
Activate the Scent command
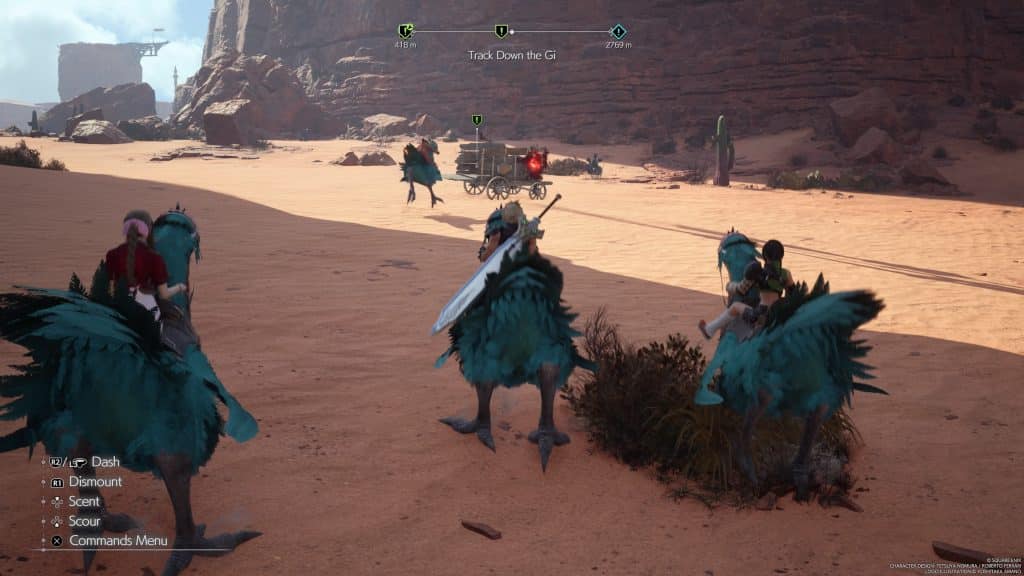(84, 501)
